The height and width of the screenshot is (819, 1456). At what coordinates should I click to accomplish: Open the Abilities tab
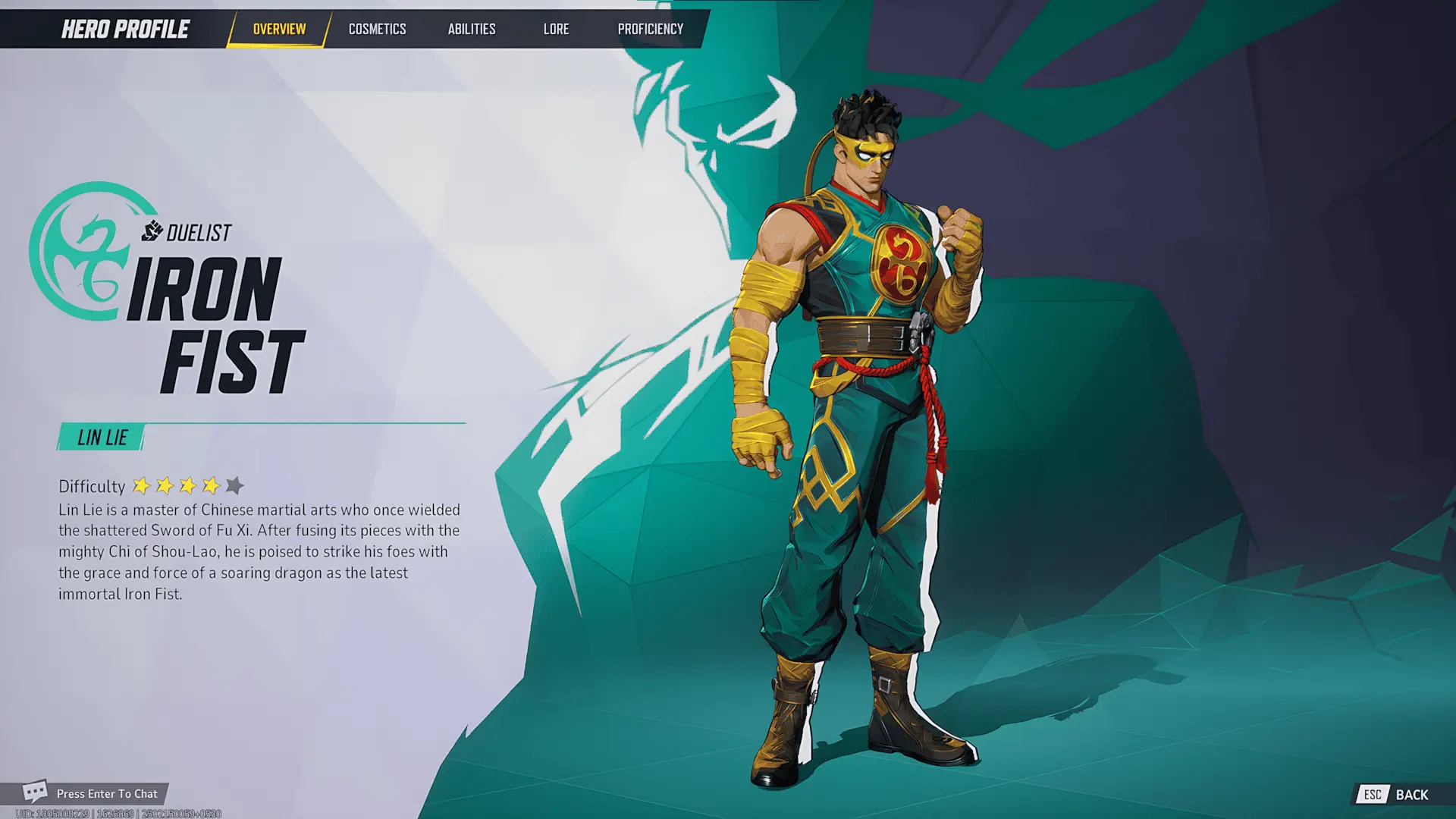click(471, 29)
